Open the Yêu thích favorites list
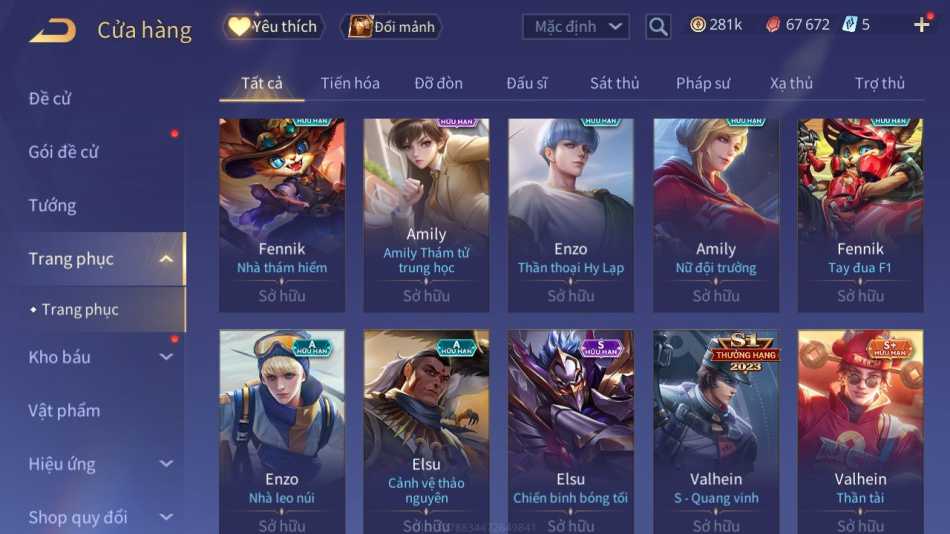950x534 pixels. tap(272, 27)
